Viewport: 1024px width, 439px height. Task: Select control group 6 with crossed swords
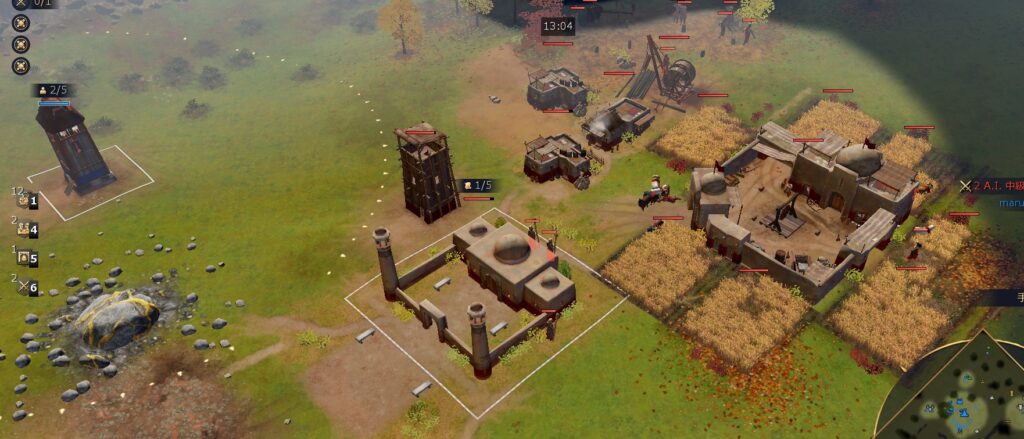pyautogui.click(x=26, y=287)
